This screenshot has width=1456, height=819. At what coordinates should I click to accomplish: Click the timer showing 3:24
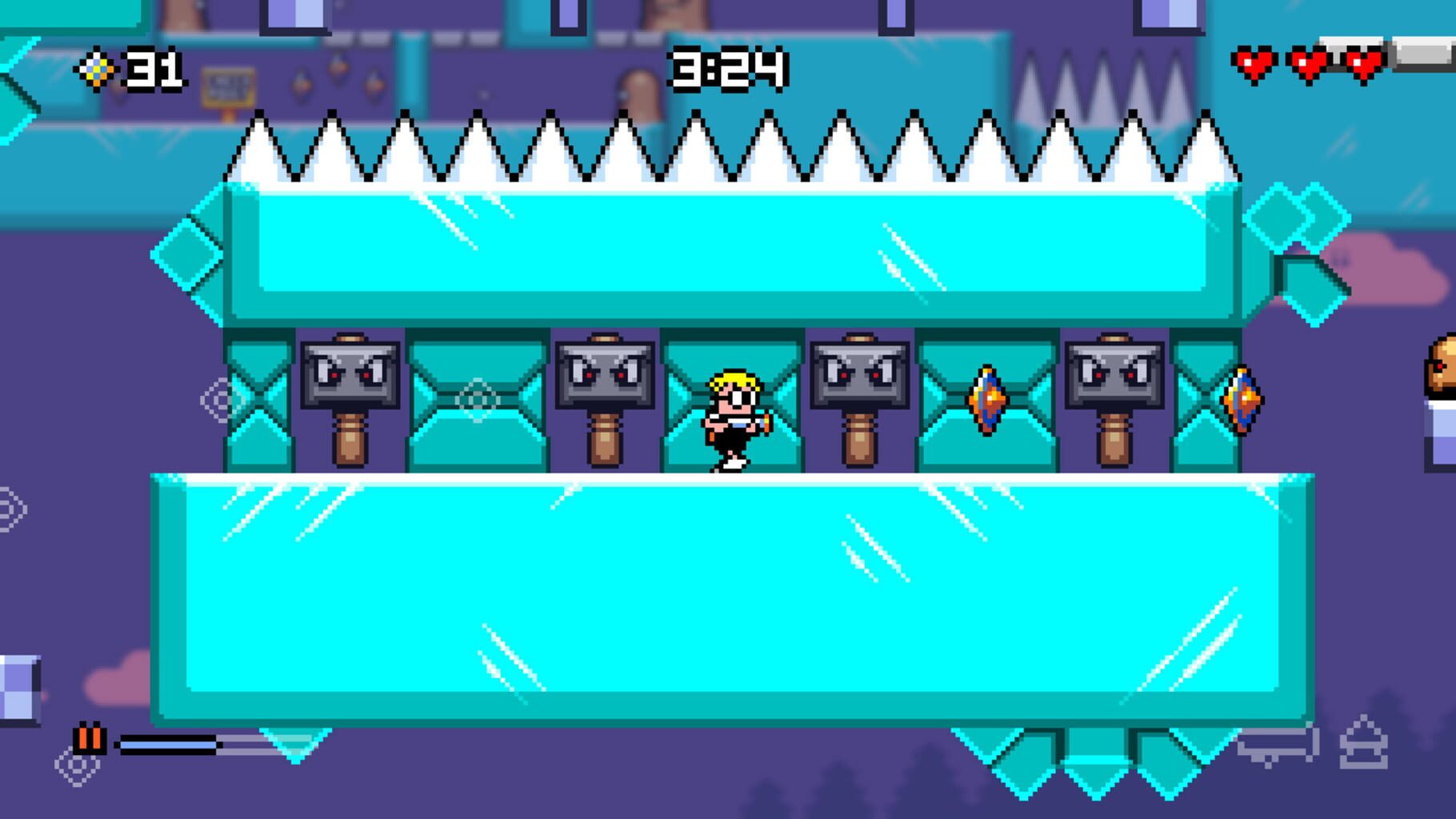(728, 70)
